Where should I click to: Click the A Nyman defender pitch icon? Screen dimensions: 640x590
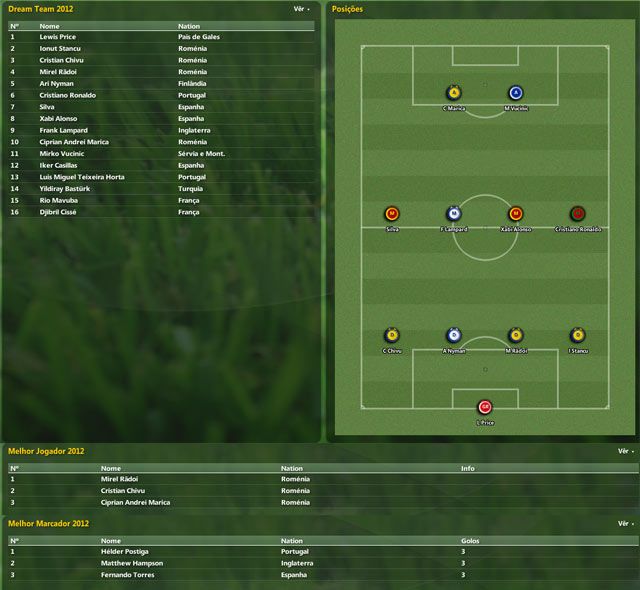(x=454, y=335)
